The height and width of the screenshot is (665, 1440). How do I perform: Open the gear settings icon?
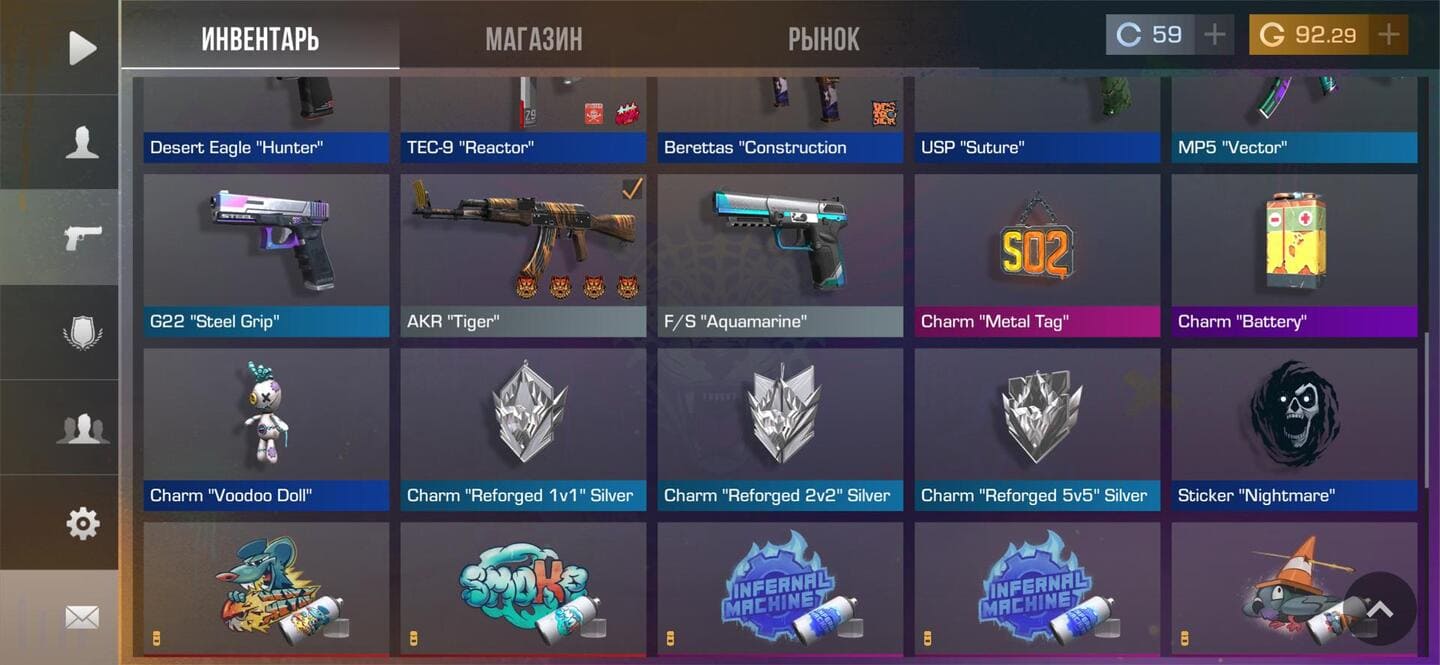(82, 523)
